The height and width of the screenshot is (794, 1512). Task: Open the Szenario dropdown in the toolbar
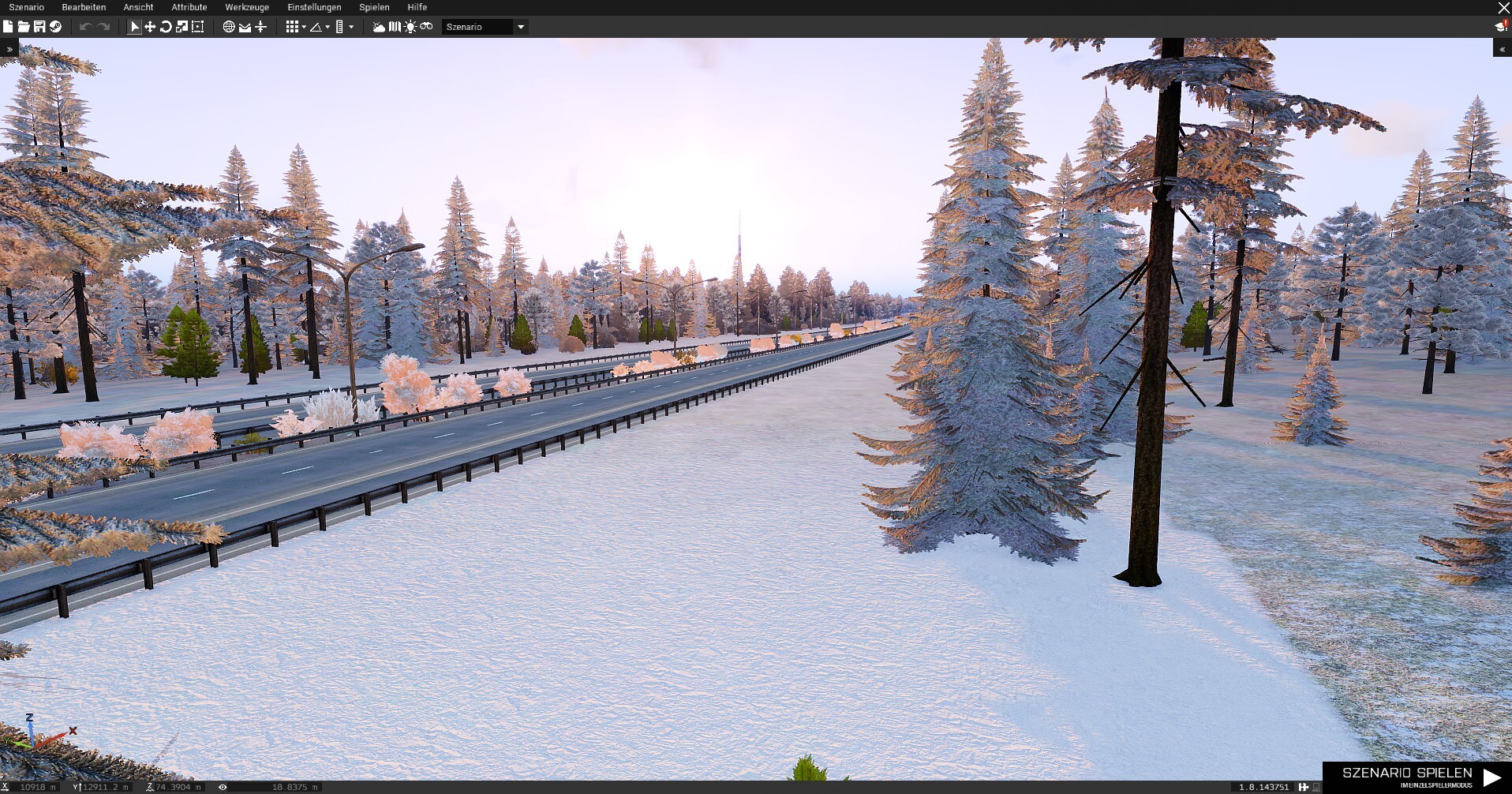tap(485, 27)
